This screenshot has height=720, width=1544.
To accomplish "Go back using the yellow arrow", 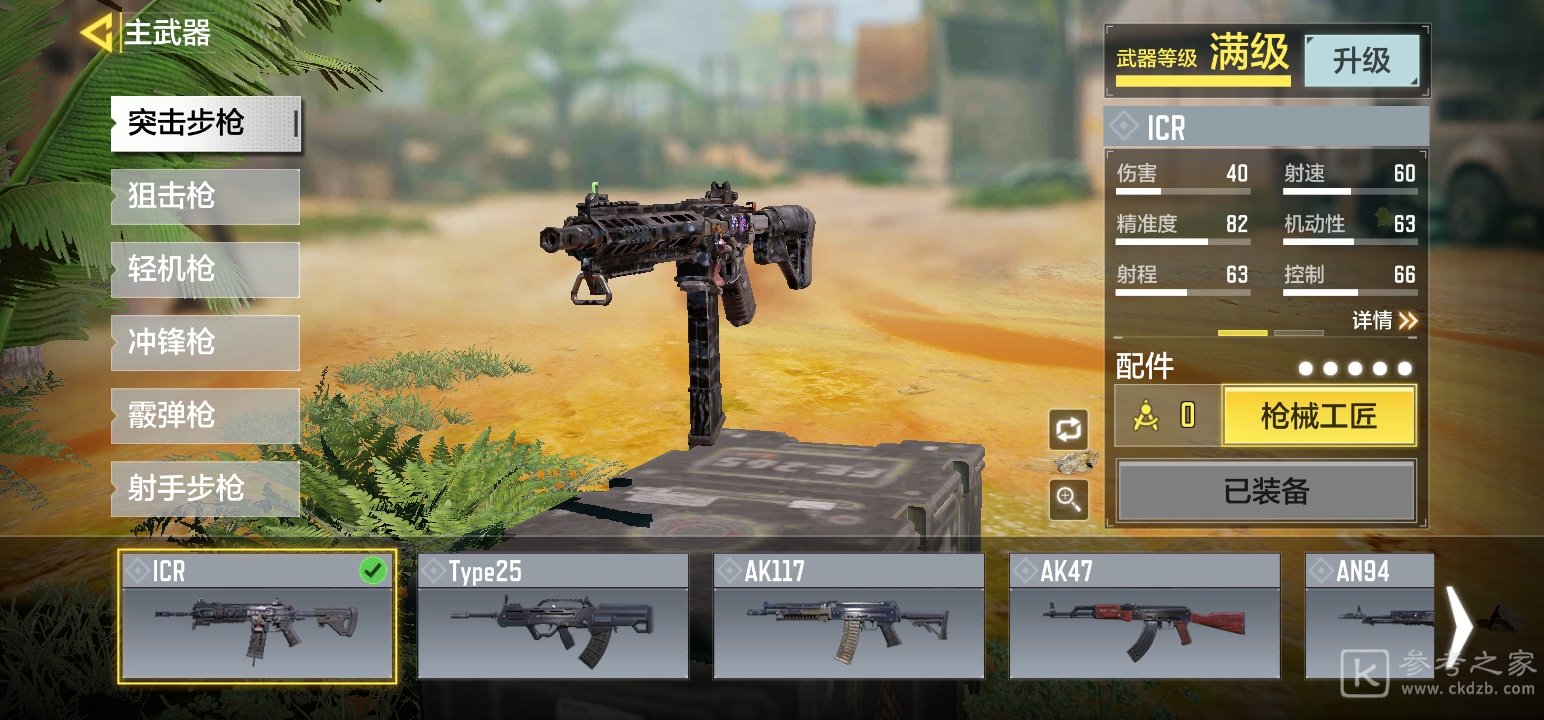I will pyautogui.click(x=96, y=33).
